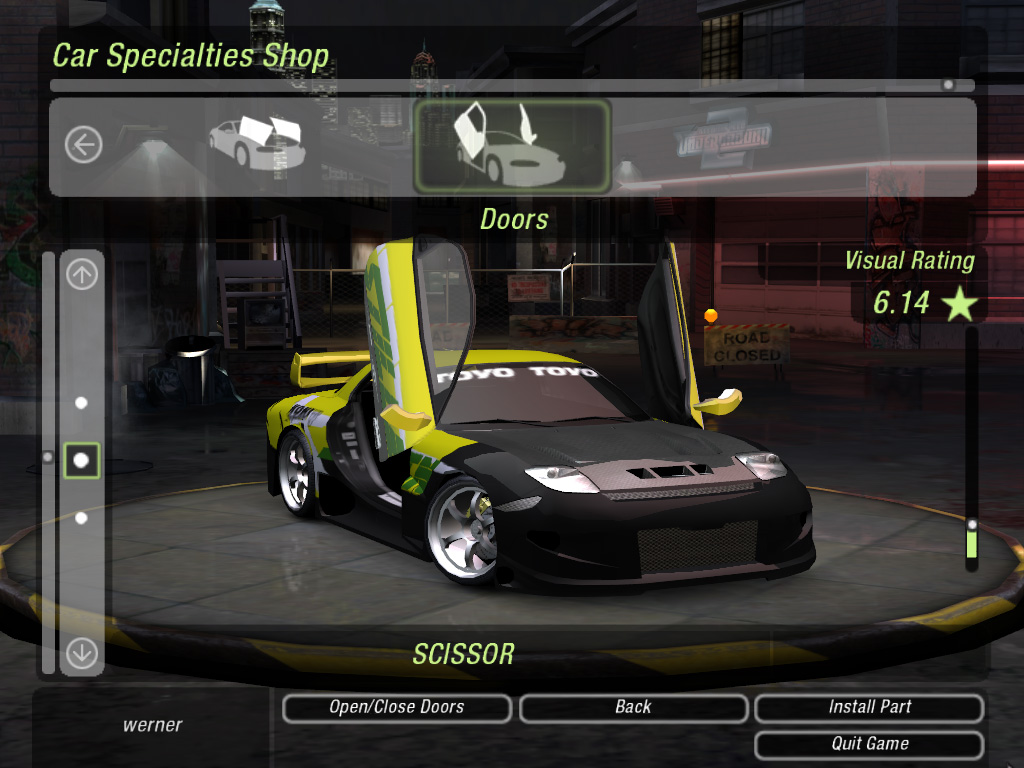Select the left back arrow in category bar
Viewport: 1024px width, 768px height.
[x=83, y=146]
